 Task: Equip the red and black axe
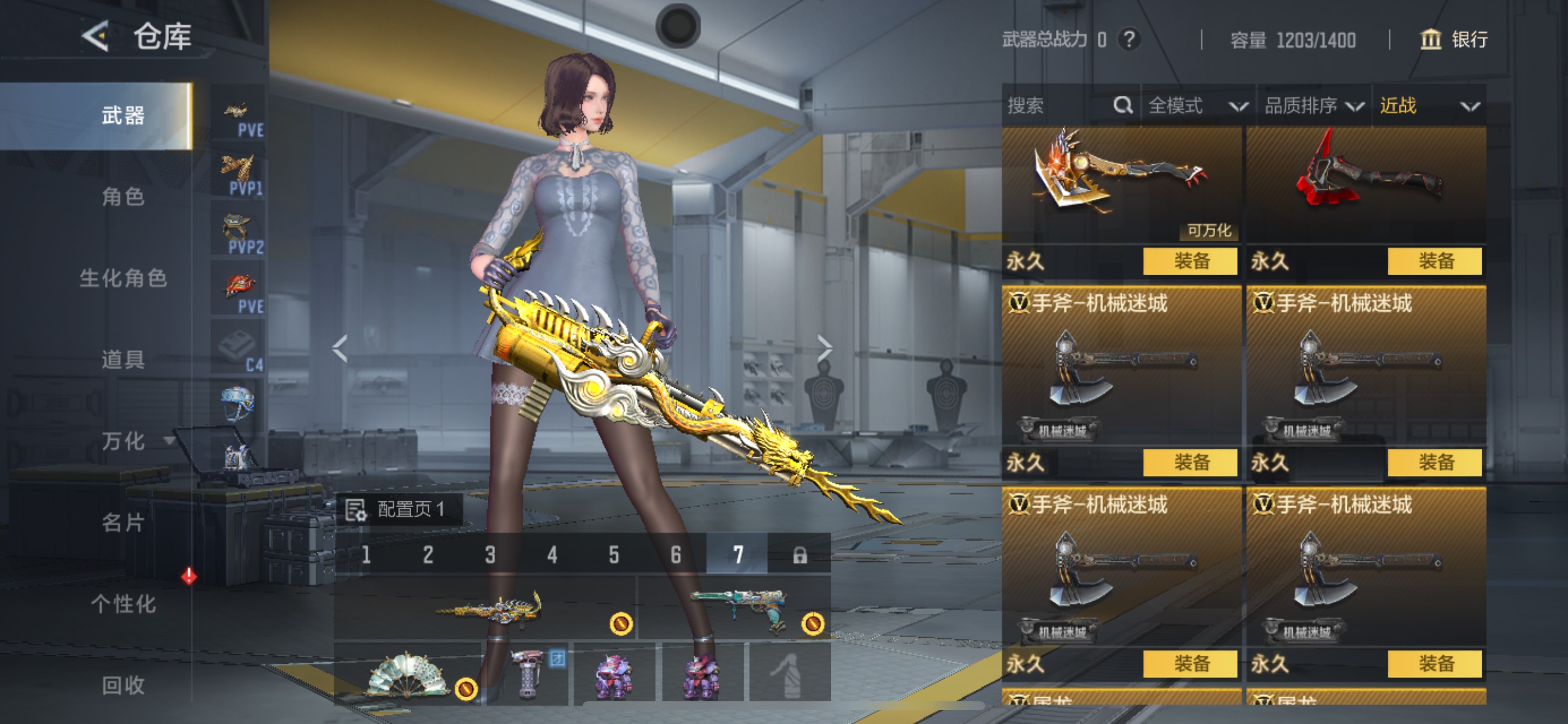pyautogui.click(x=1434, y=261)
